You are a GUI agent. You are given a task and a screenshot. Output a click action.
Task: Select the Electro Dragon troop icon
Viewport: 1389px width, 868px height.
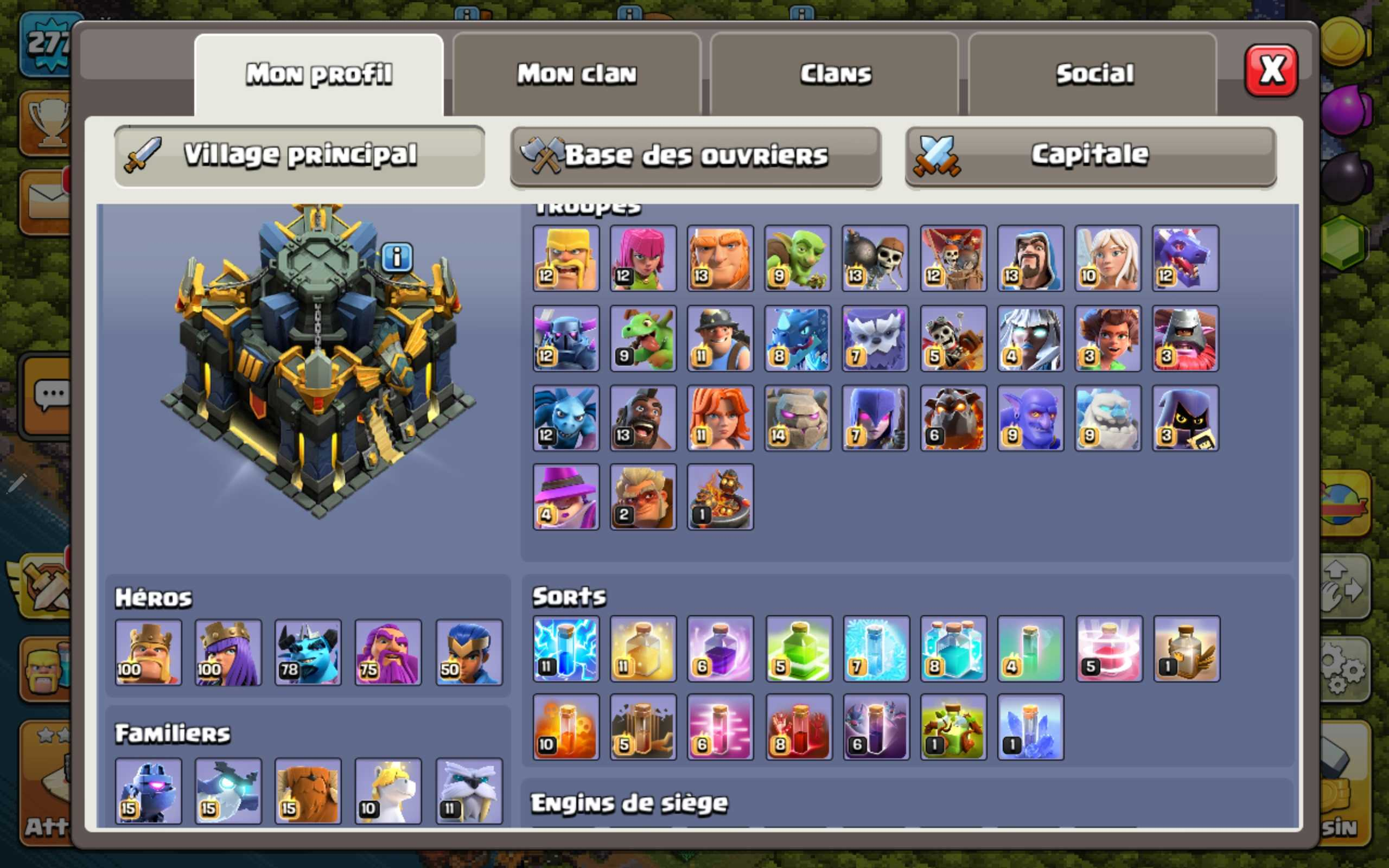pyautogui.click(x=798, y=337)
